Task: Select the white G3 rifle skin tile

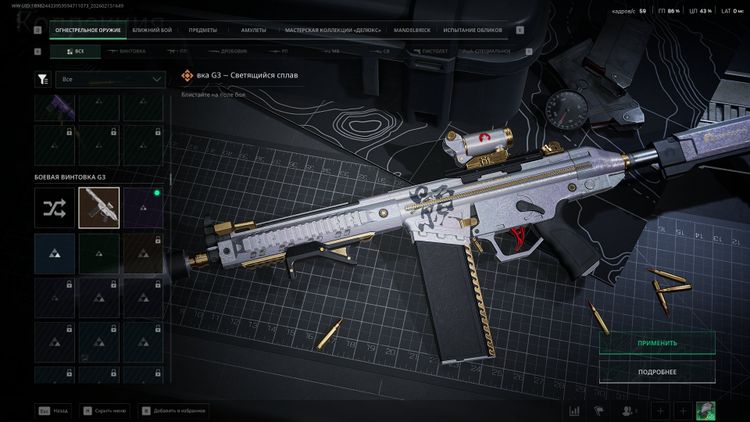Action: click(99, 207)
